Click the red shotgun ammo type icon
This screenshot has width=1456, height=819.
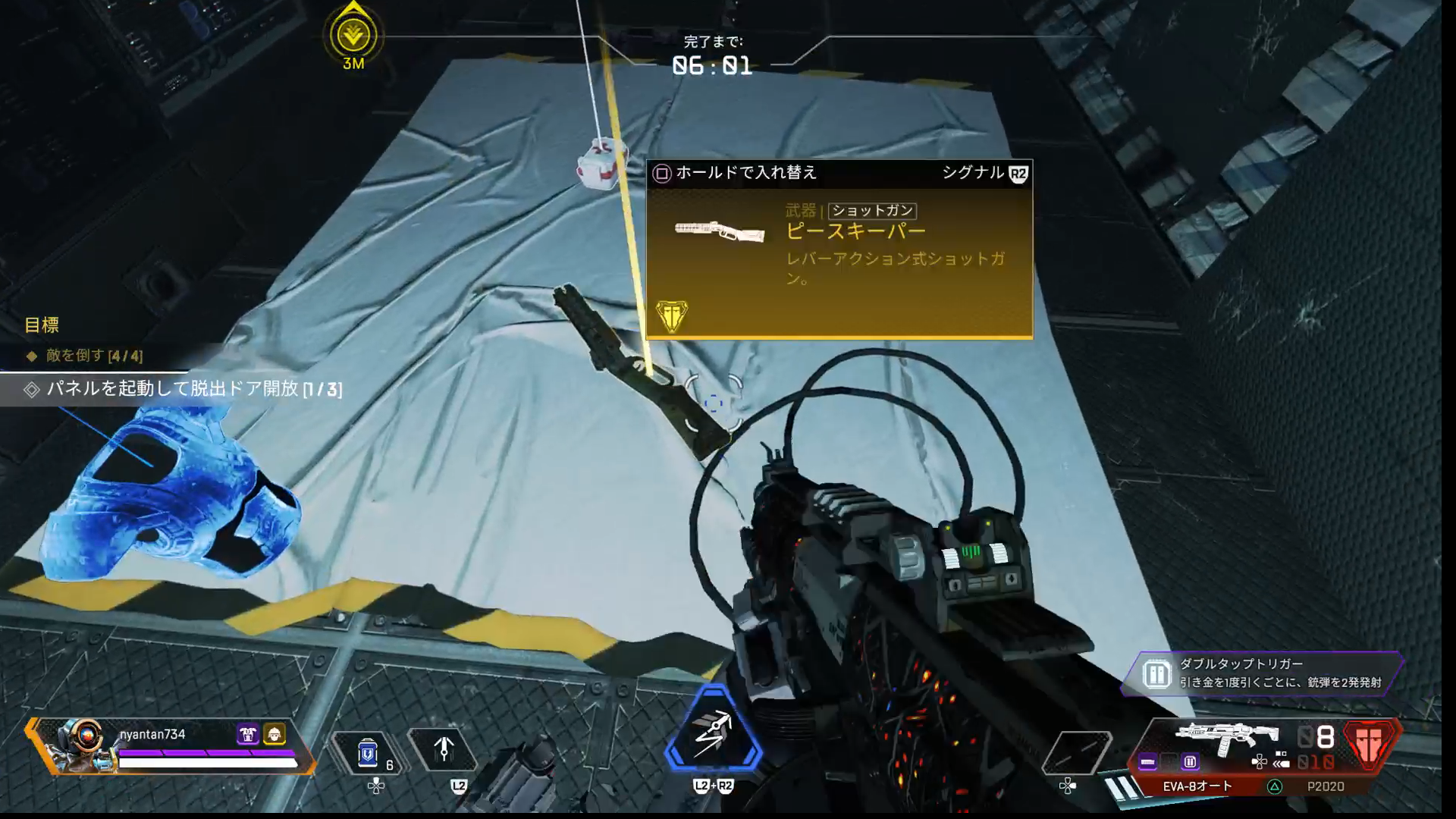(1369, 743)
